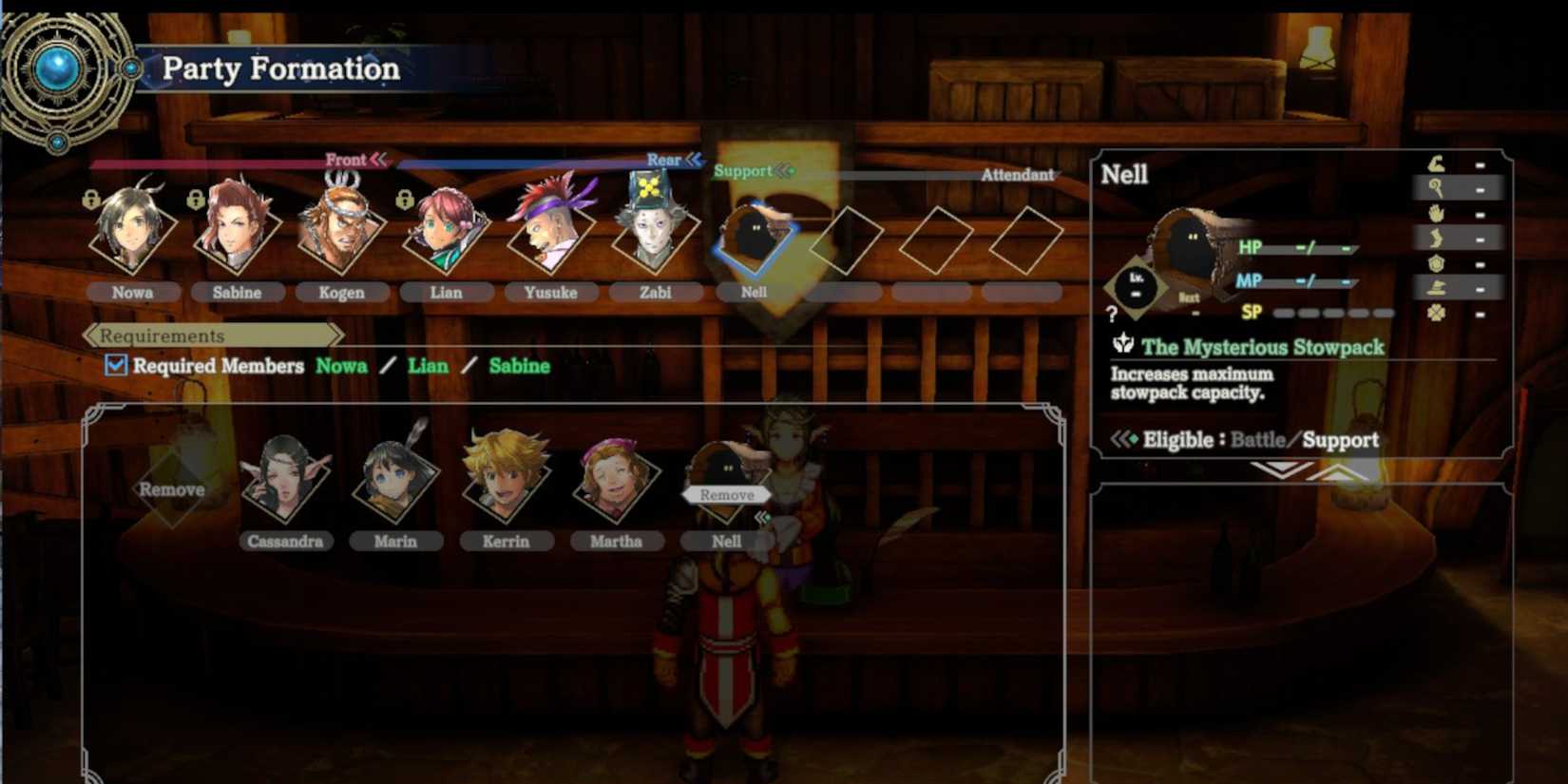Click the boot speed stat icon

1437,238
